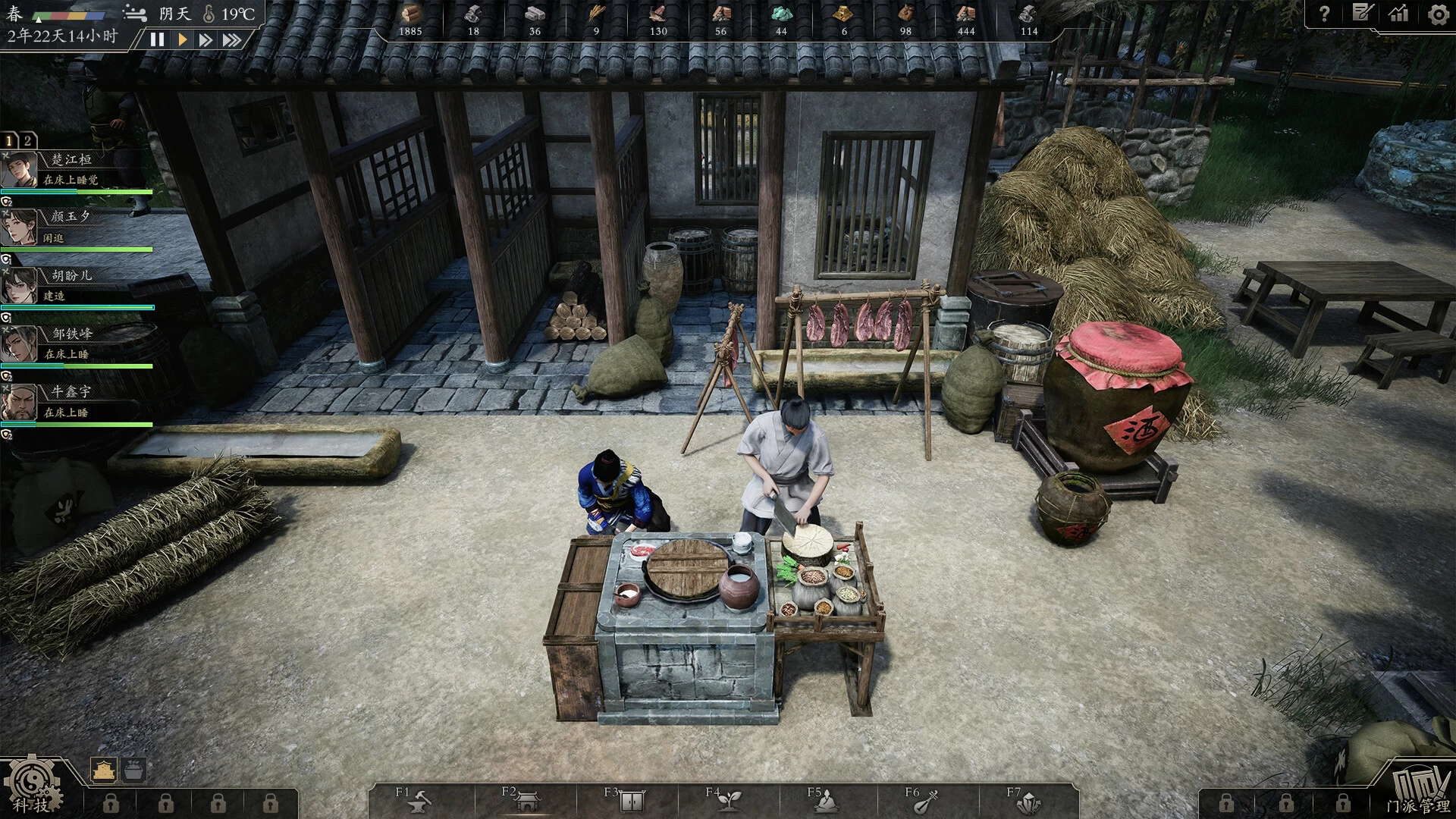Pause the game with the pause button

click(x=158, y=41)
